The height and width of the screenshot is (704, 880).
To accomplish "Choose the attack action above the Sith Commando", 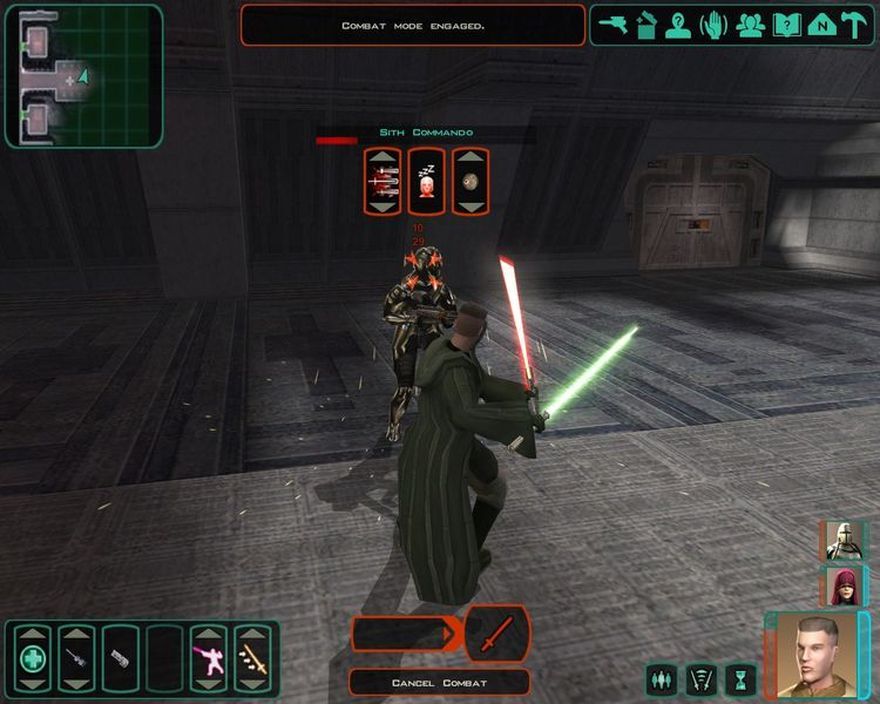I will (x=383, y=181).
